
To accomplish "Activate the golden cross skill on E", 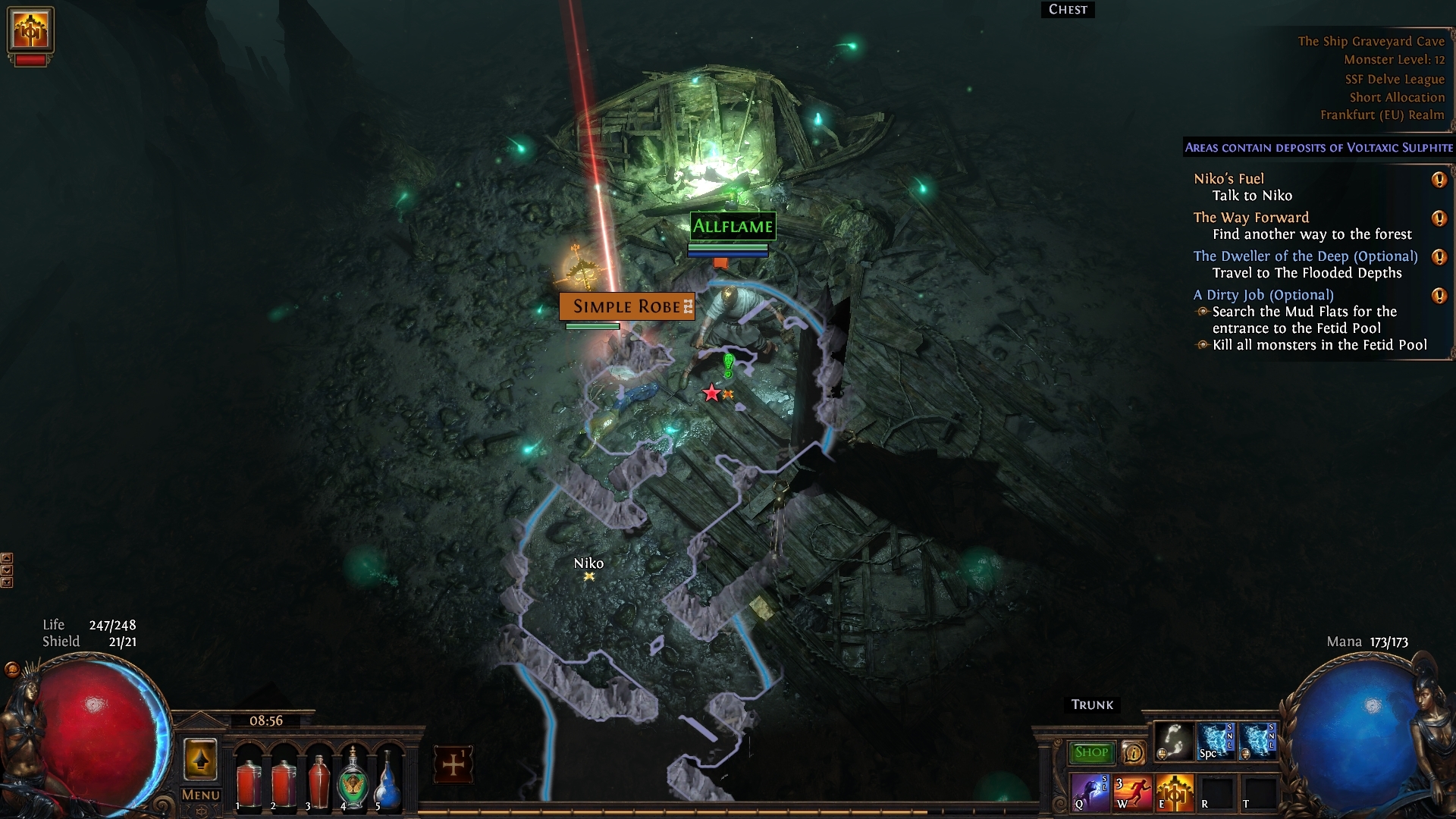I will pos(1174,792).
